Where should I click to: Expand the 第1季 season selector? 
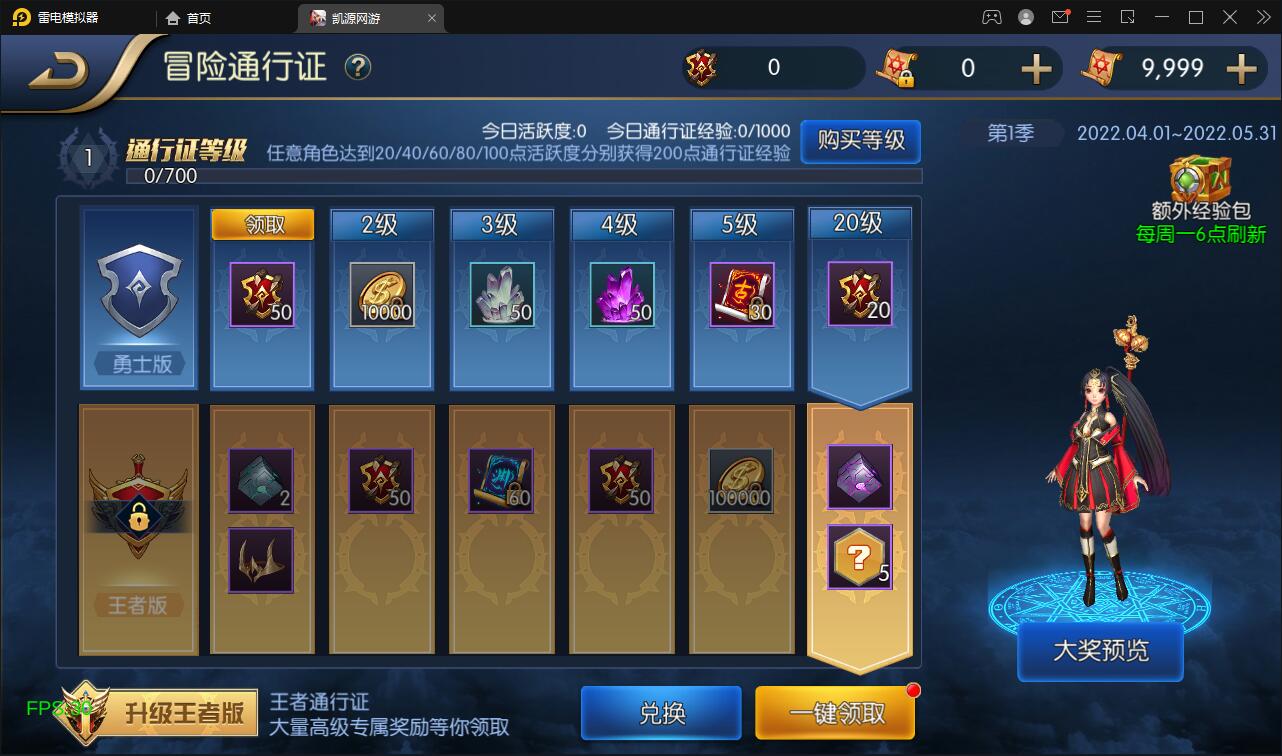coord(1010,133)
